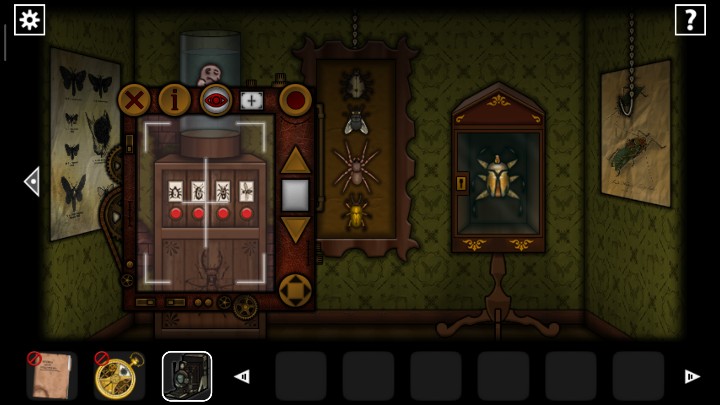Open the question mark help
This screenshot has height=405, width=720.
tap(690, 19)
